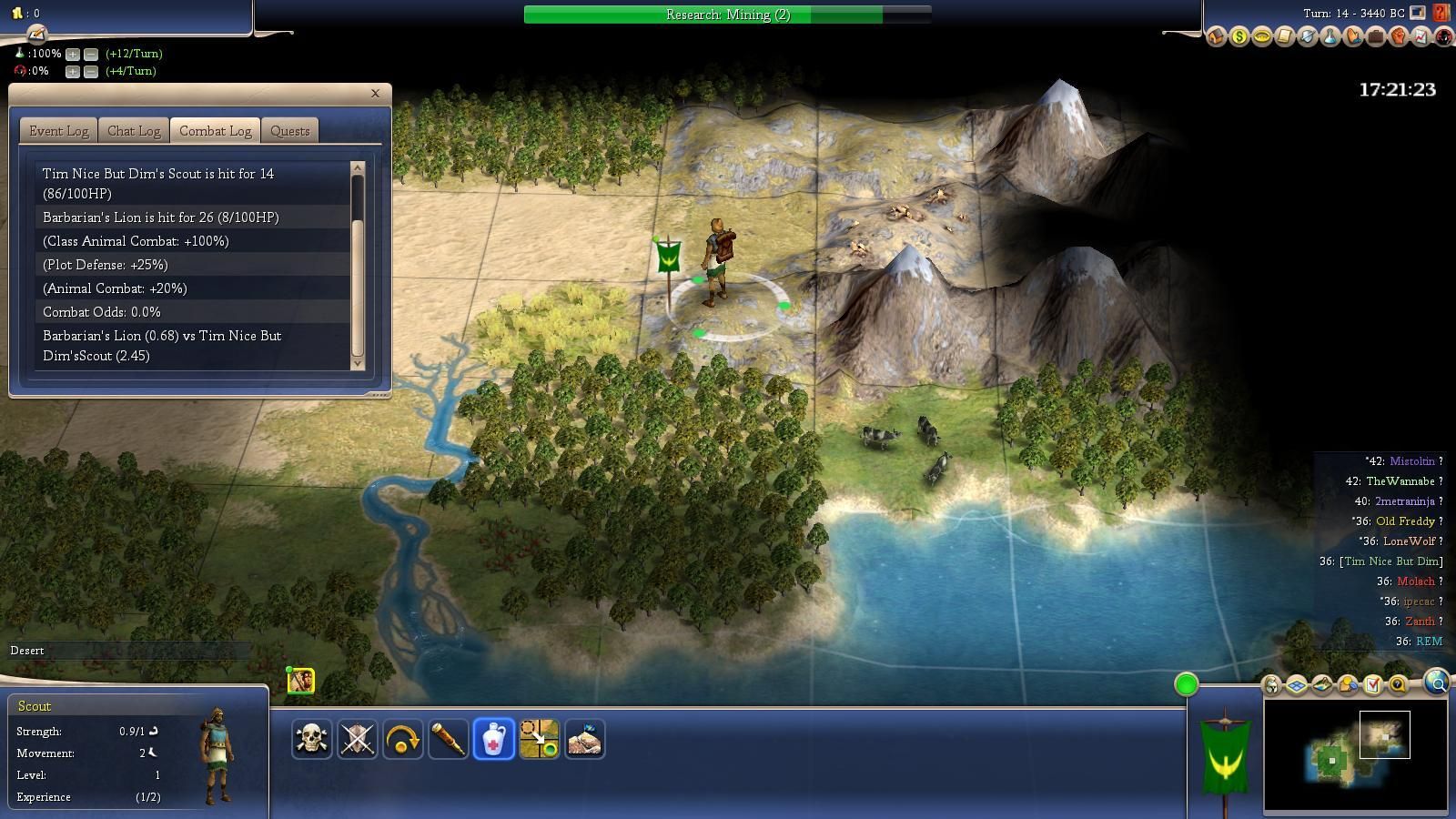The image size is (1456, 819).
Task: Activate the spyglass explore command
Action: pyautogui.click(x=448, y=738)
